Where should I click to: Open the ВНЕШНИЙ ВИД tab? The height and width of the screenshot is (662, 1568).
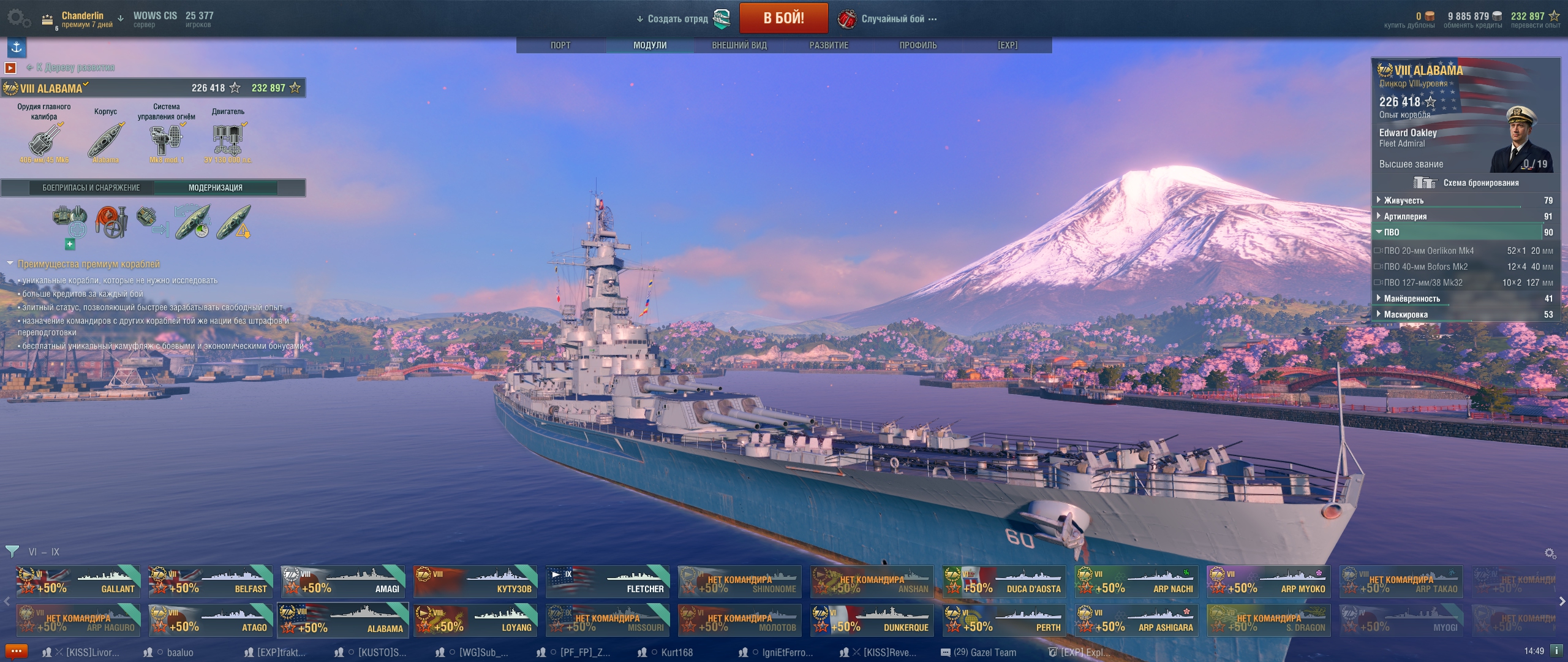point(739,45)
